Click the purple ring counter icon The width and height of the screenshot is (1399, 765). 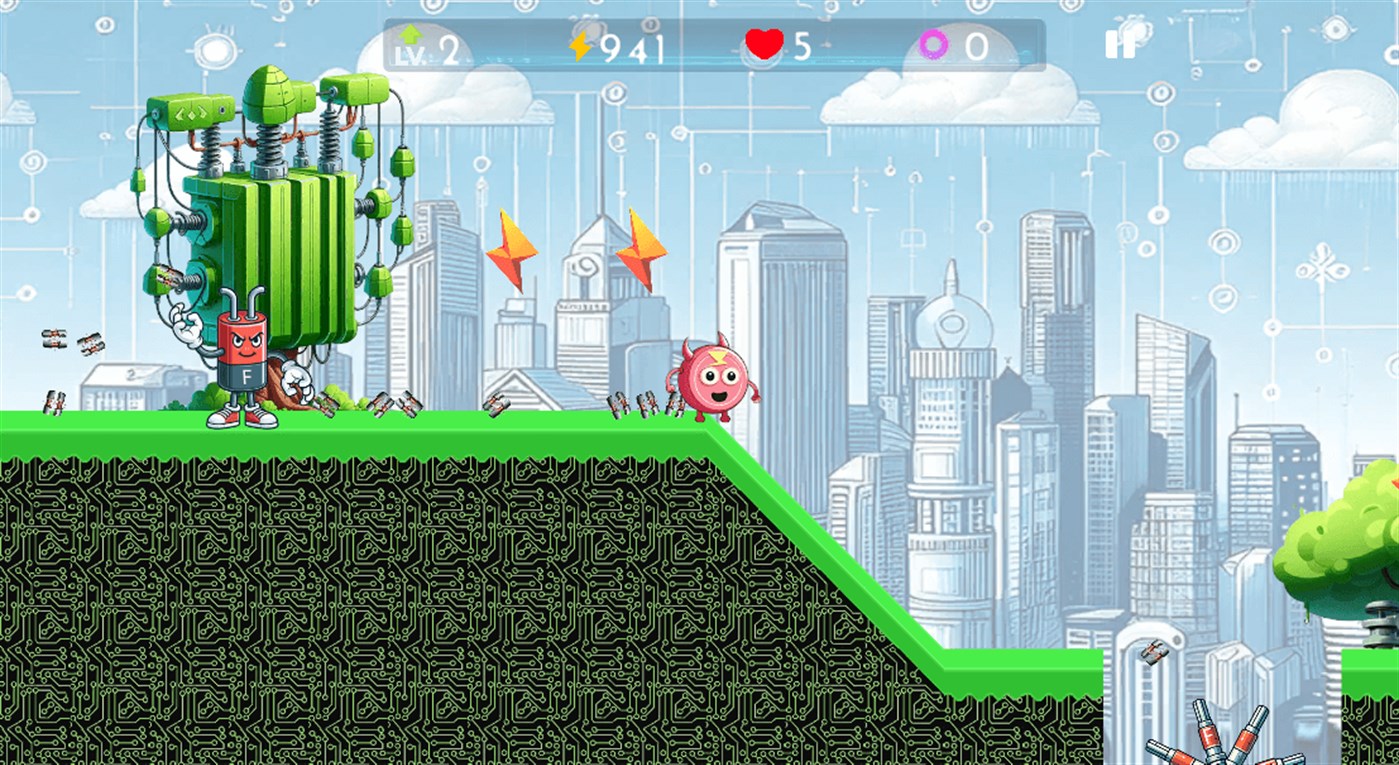932,44
